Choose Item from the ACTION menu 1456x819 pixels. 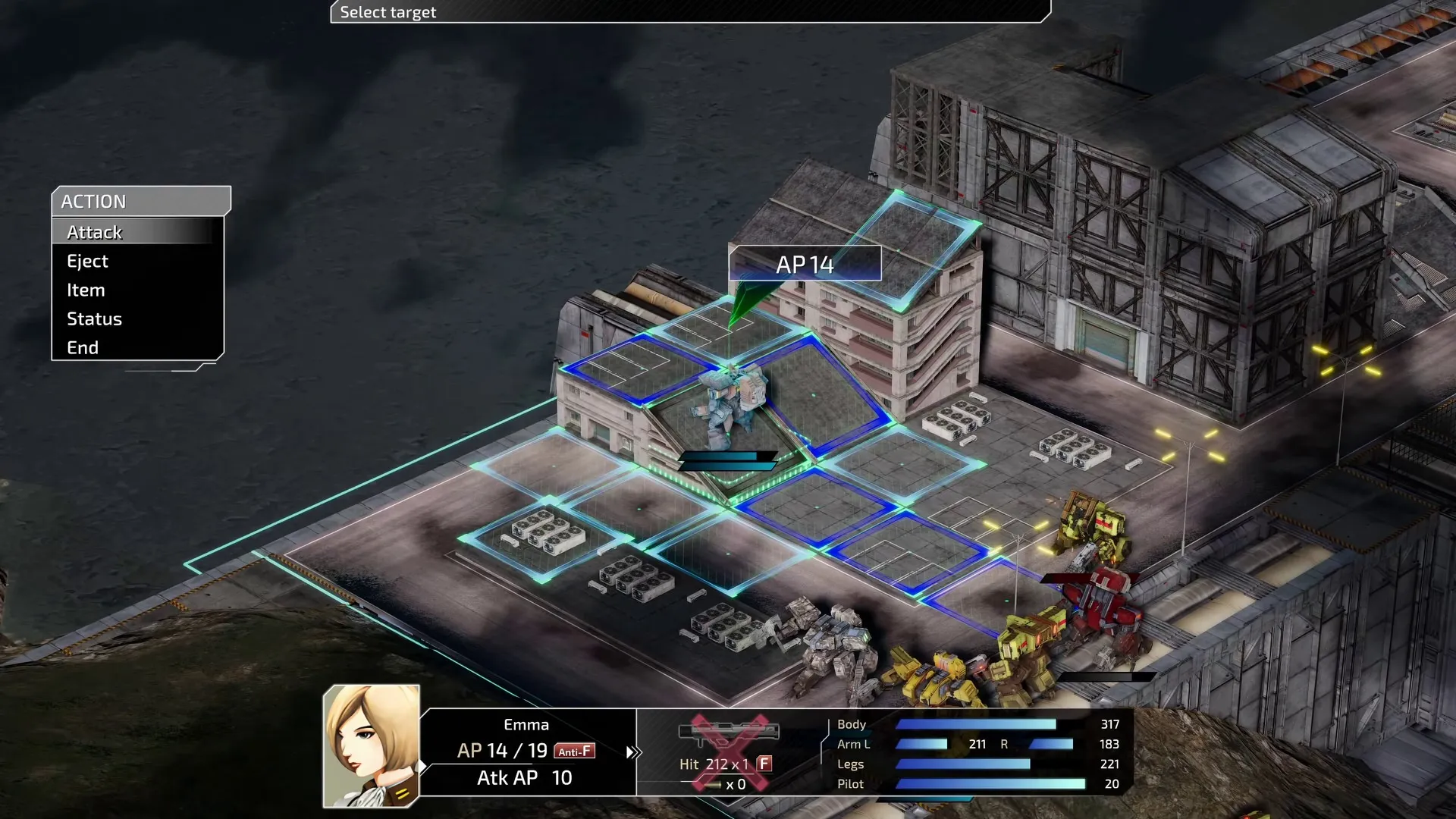tap(85, 290)
